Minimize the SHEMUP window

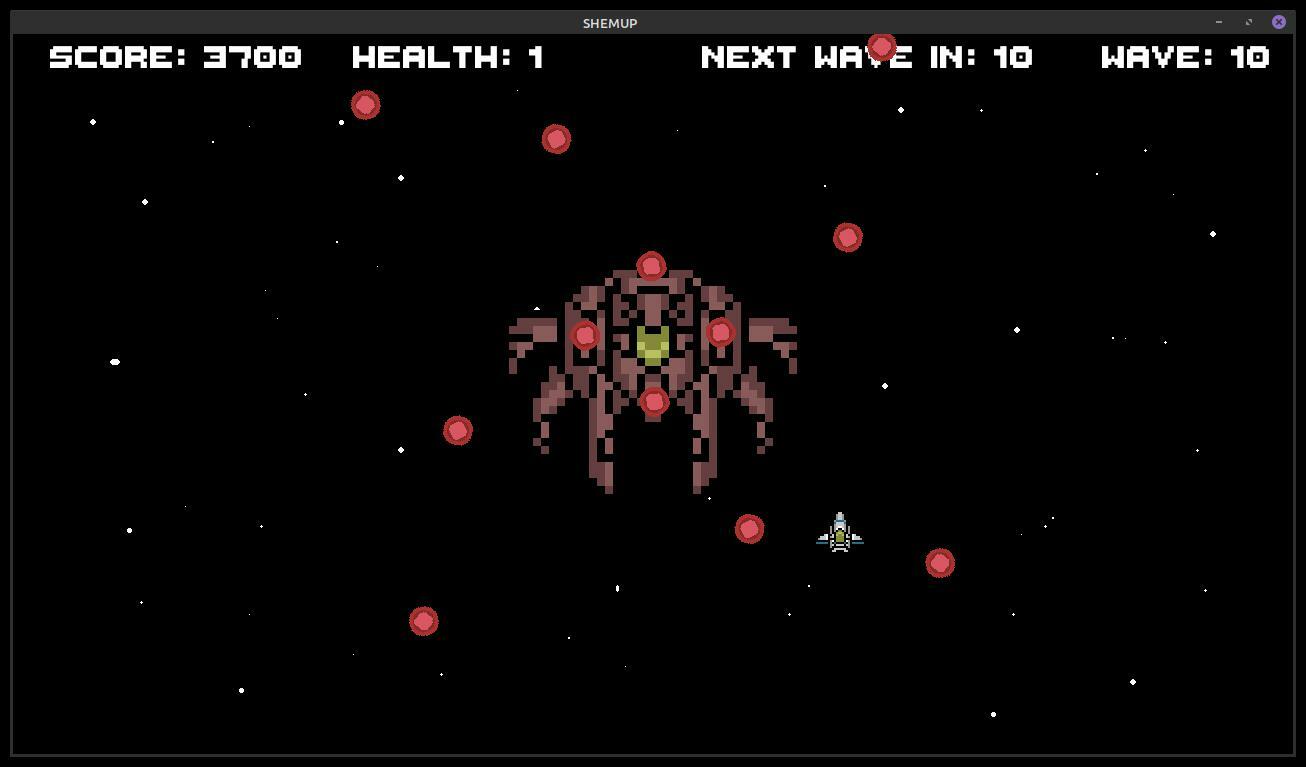[1218, 21]
